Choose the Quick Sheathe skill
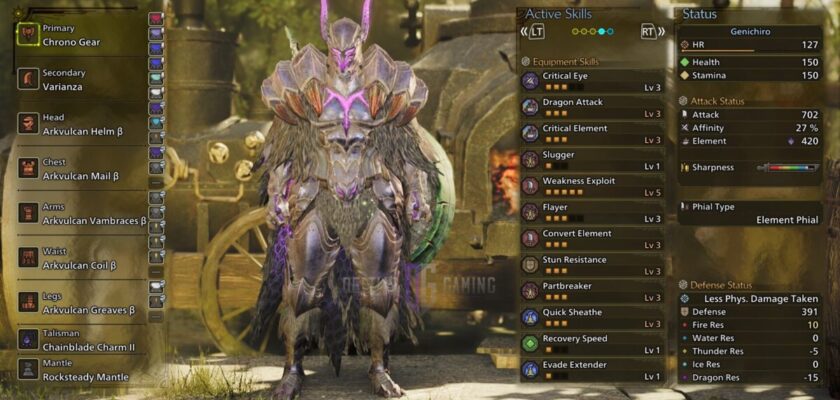840x400 pixels. (592, 317)
